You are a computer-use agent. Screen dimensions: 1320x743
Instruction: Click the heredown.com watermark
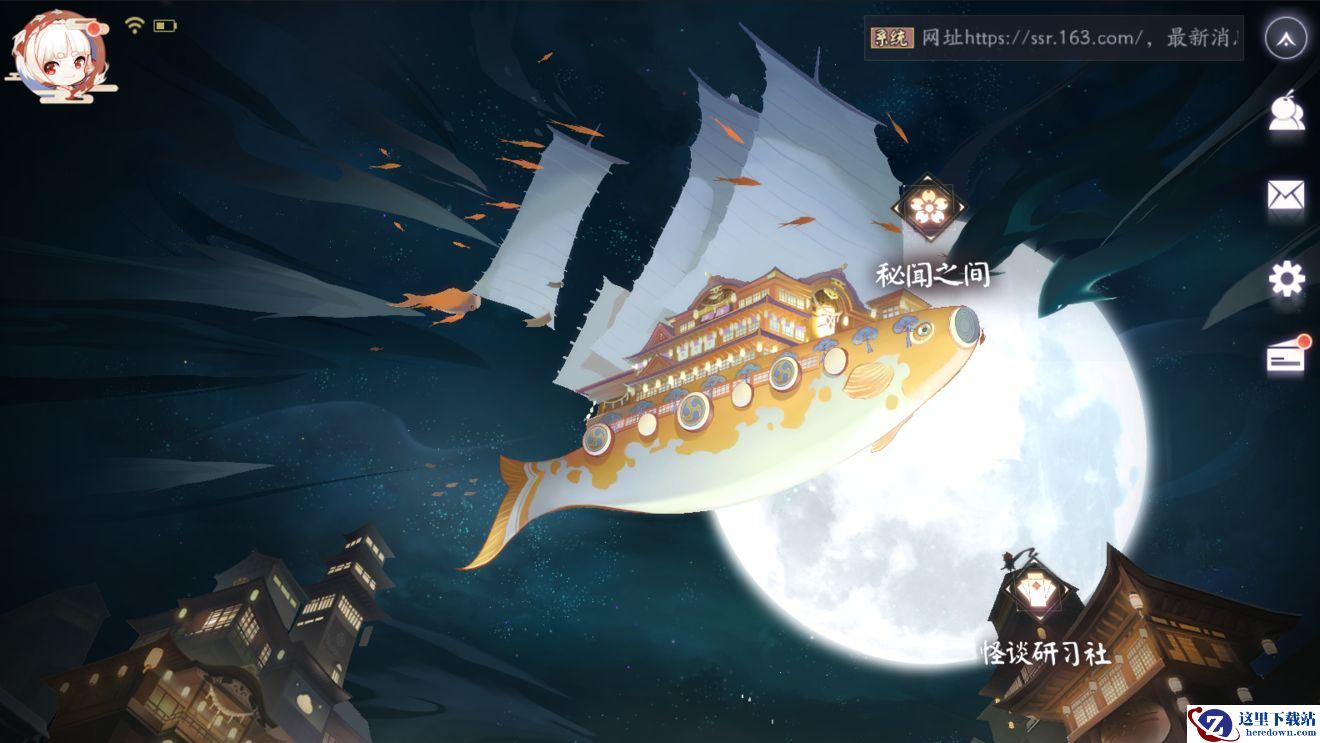point(1255,722)
